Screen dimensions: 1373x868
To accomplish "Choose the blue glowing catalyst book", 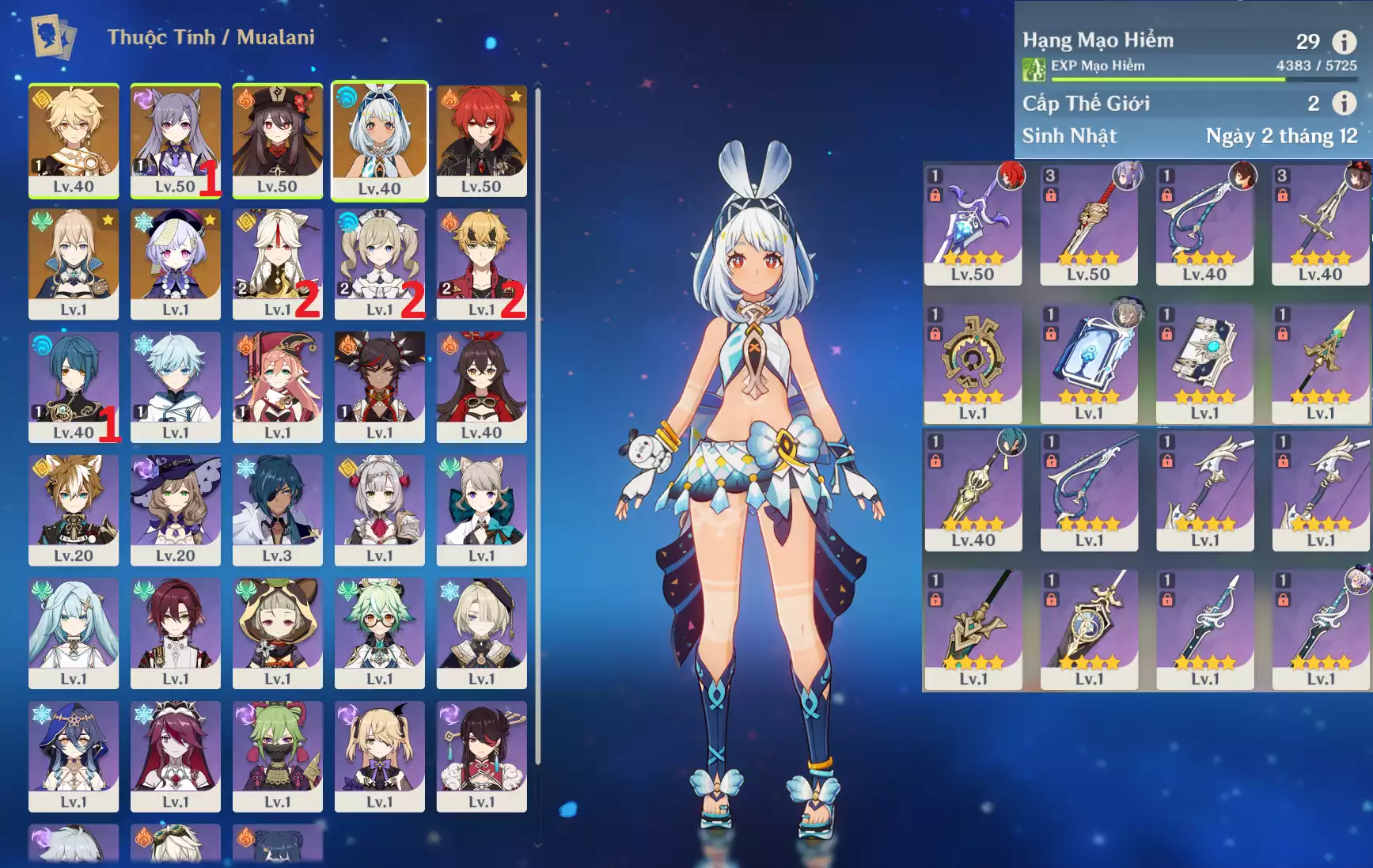I will click(1088, 362).
